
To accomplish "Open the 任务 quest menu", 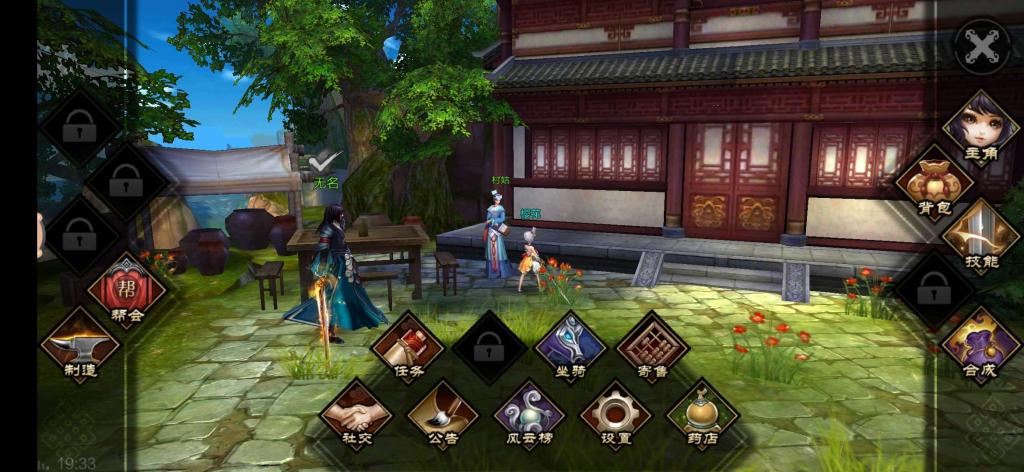I will point(407,347).
